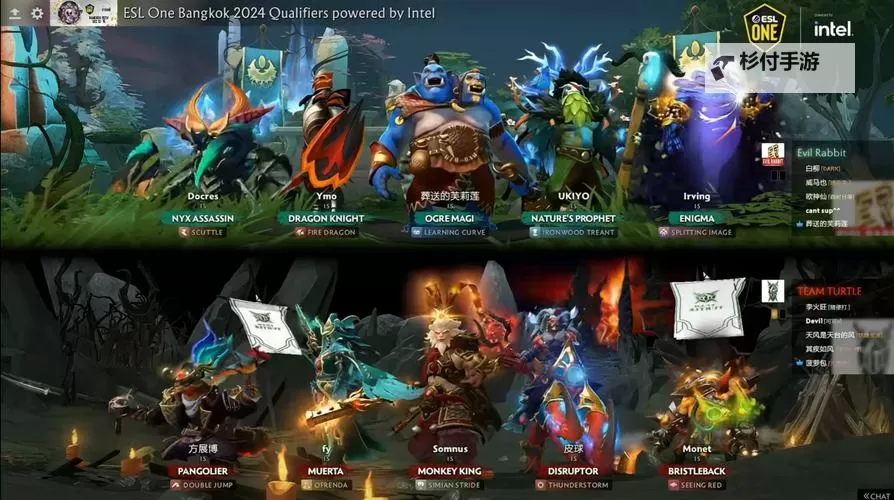Image resolution: width=894 pixels, height=500 pixels.
Task: Click the upload arrow icon
Action: click(14, 13)
